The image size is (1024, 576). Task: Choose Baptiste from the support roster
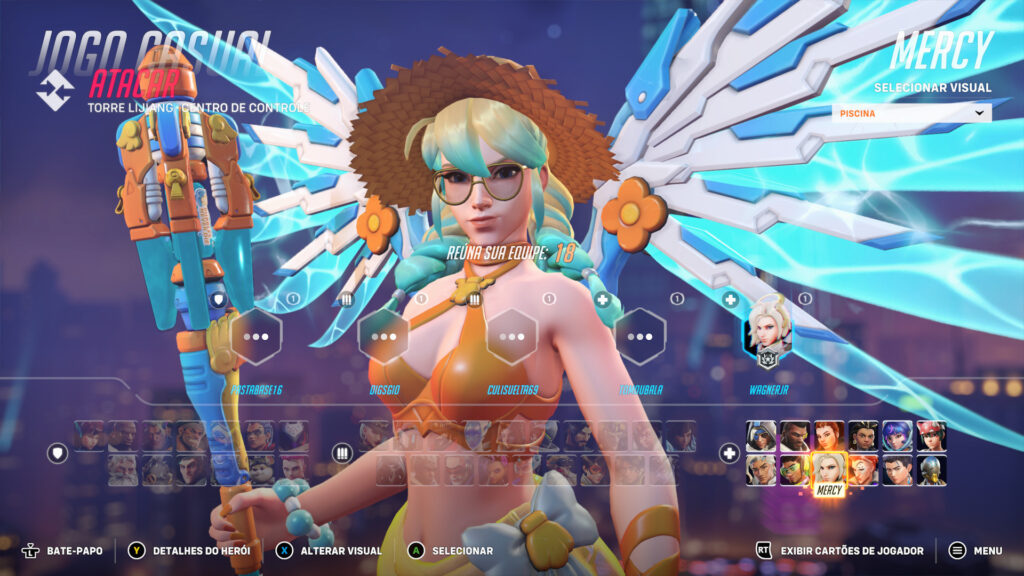point(795,435)
